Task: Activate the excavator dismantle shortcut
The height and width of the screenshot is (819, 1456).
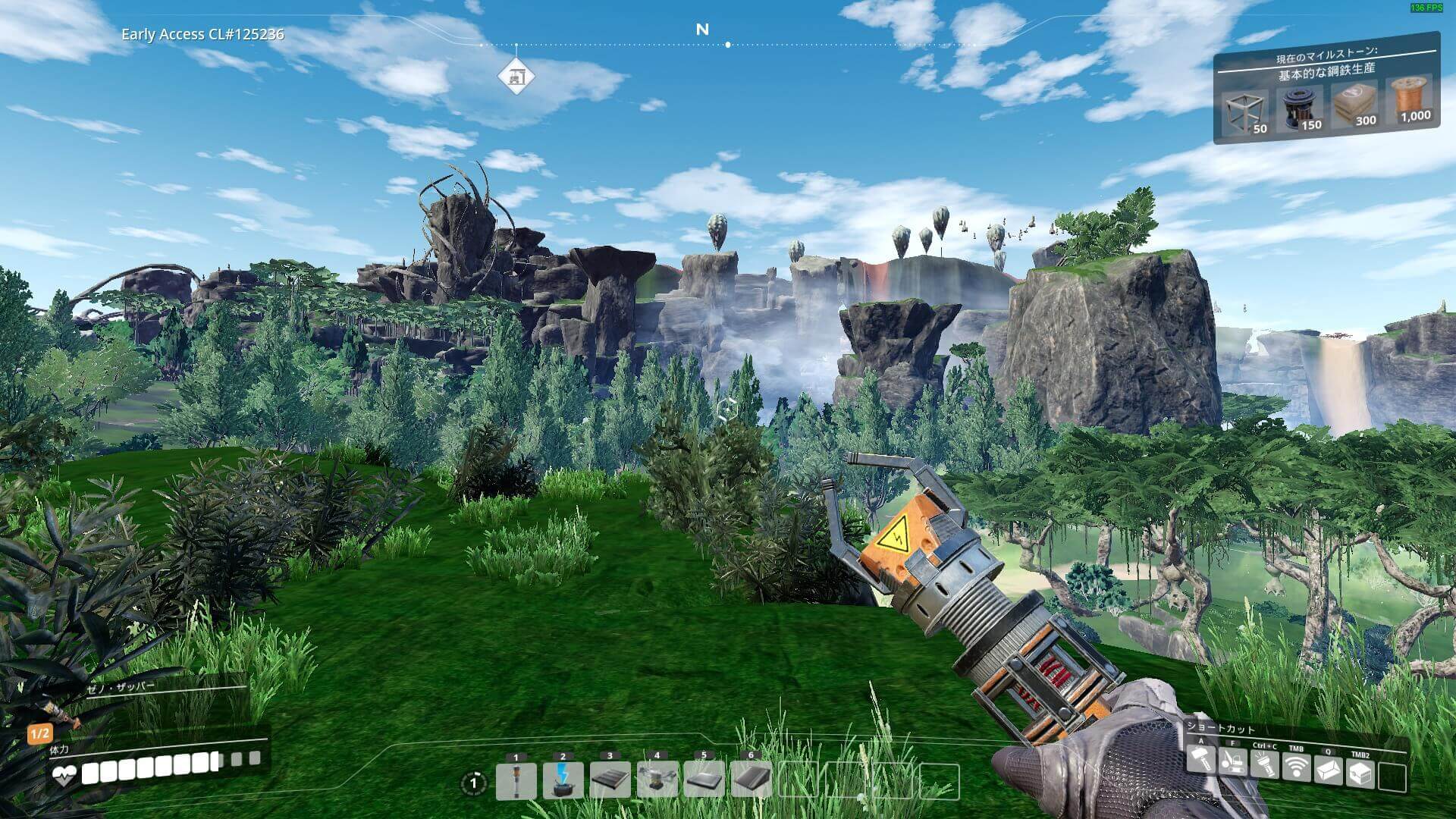Action: tap(1232, 762)
